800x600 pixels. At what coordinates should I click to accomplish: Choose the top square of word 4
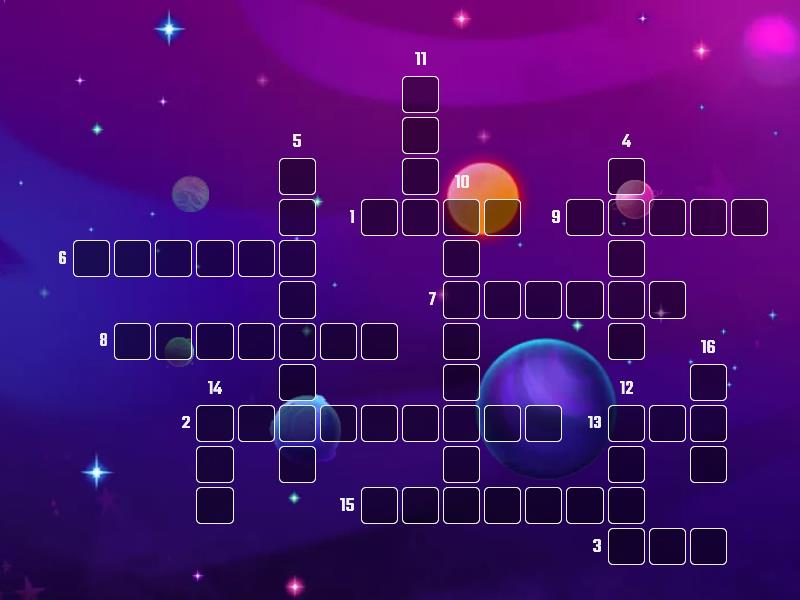(626, 177)
